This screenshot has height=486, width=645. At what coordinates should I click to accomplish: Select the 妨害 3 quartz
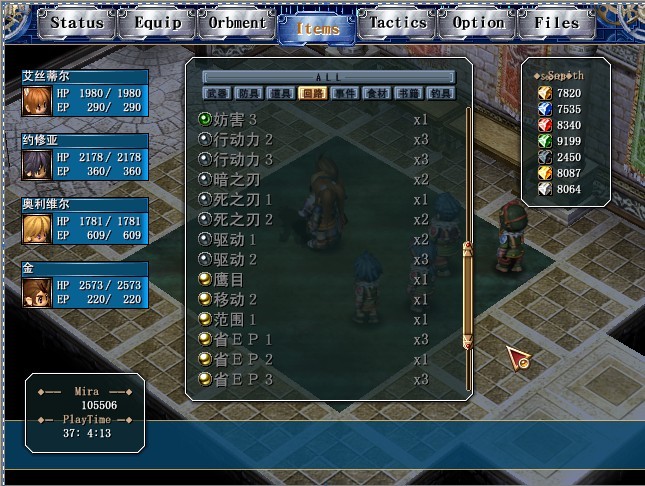click(x=236, y=119)
